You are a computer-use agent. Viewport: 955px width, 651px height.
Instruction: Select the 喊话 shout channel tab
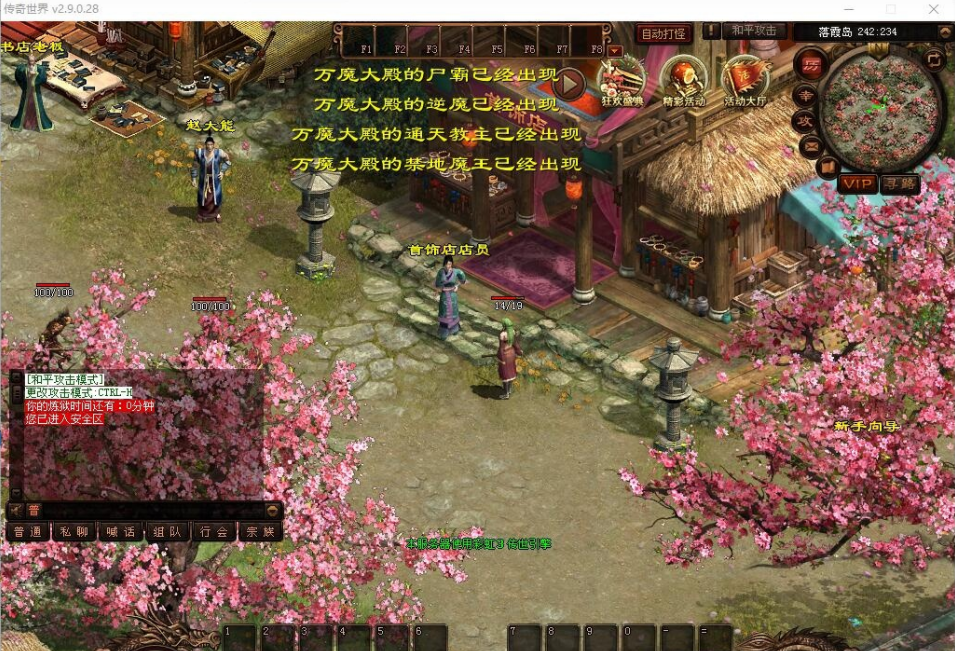tap(120, 531)
